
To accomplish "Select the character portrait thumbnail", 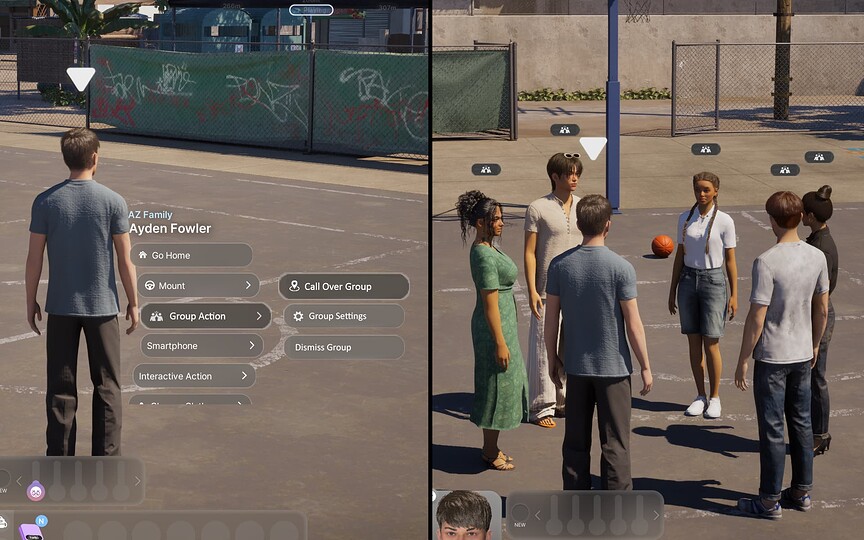I will click(469, 516).
